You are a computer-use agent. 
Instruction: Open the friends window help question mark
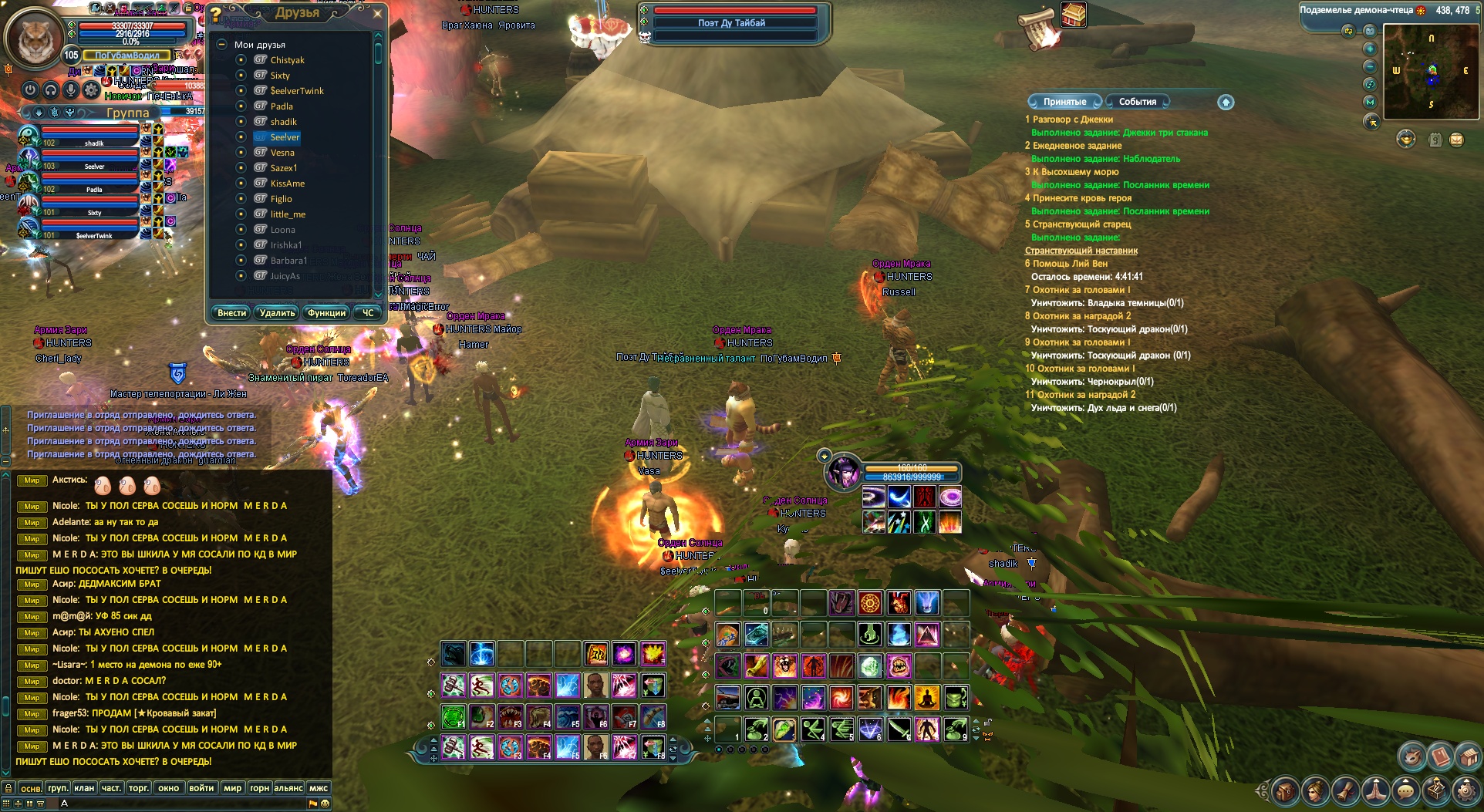tap(217, 14)
